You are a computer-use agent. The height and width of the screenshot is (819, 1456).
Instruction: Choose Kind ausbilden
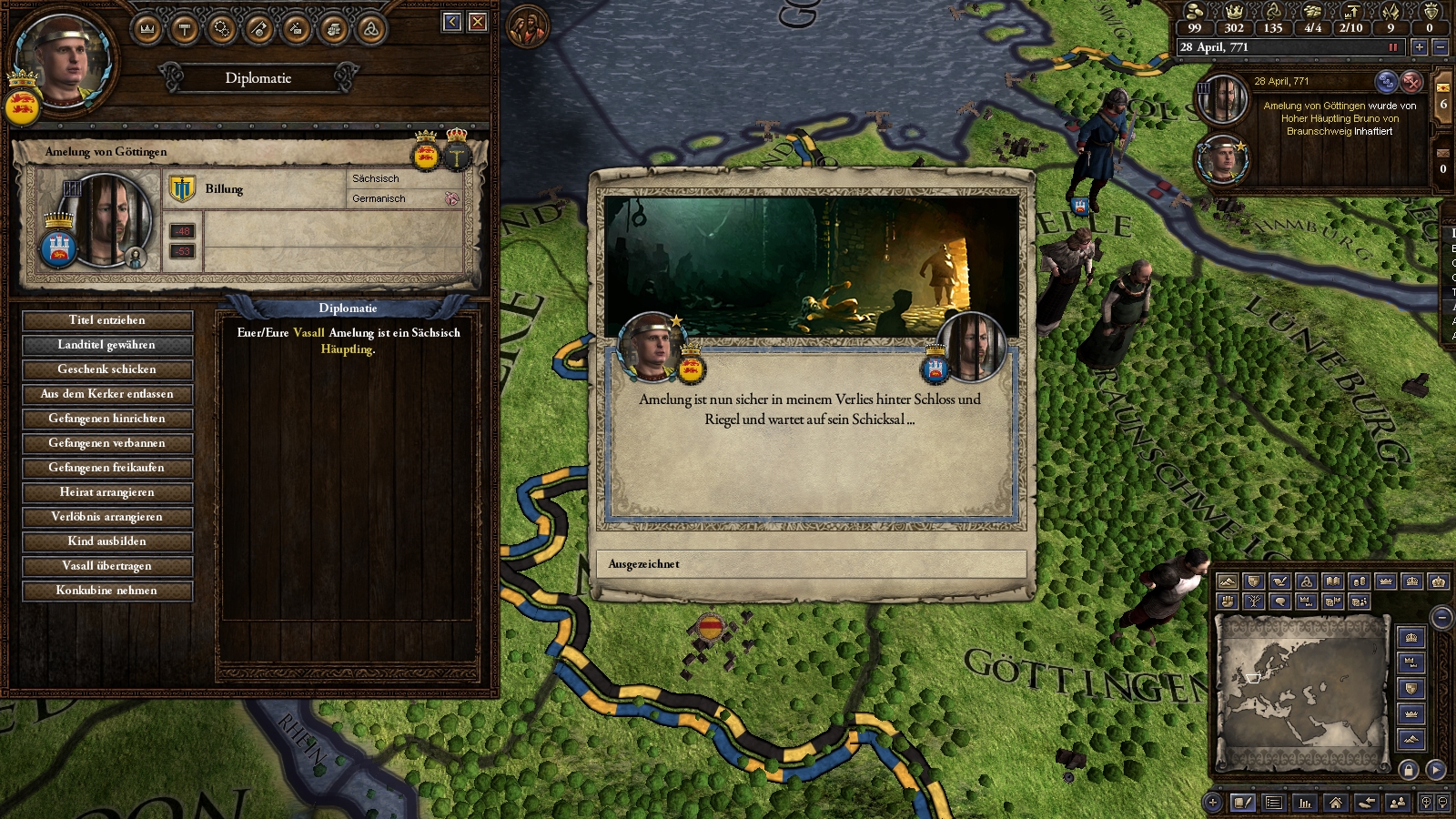coord(107,541)
